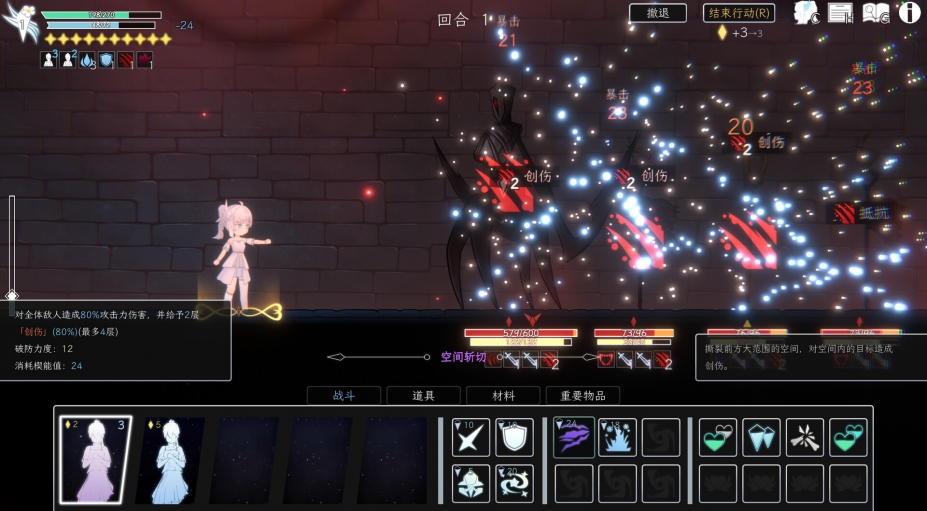This screenshot has width=927, height=511.
Task: Select the white shatter burst item
Action: click(804, 438)
